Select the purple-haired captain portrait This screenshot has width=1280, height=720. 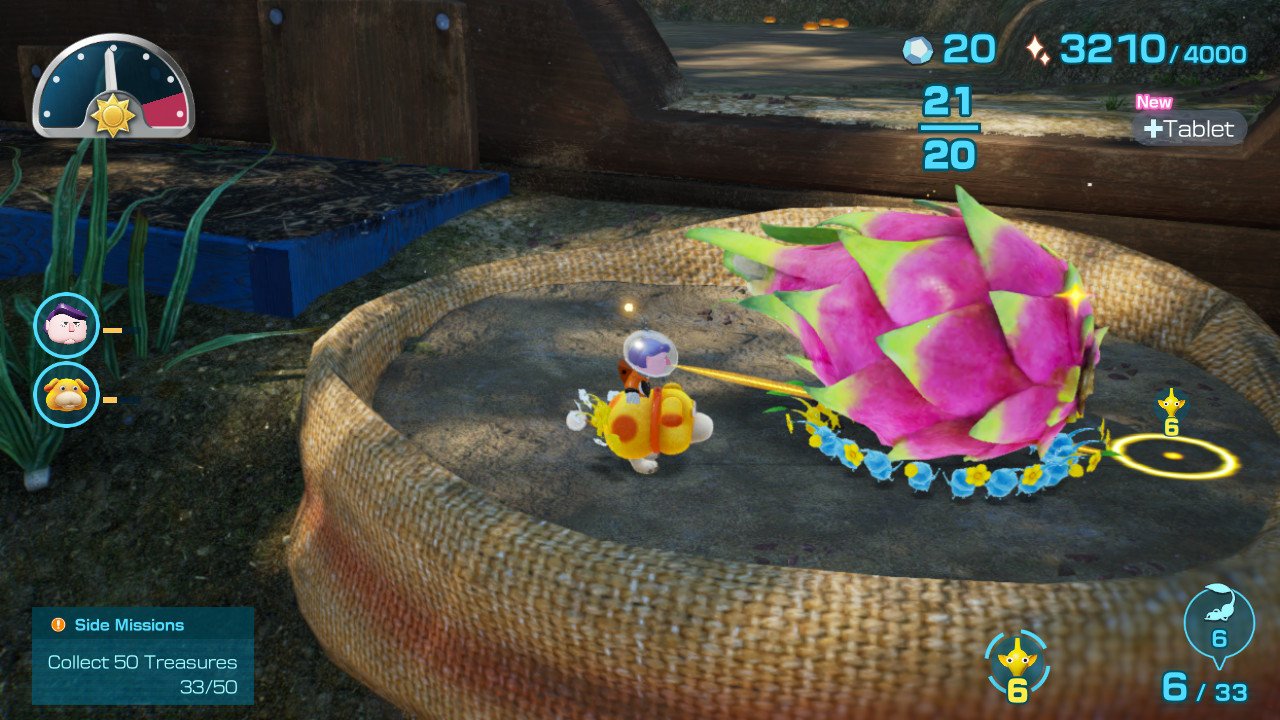[66, 325]
